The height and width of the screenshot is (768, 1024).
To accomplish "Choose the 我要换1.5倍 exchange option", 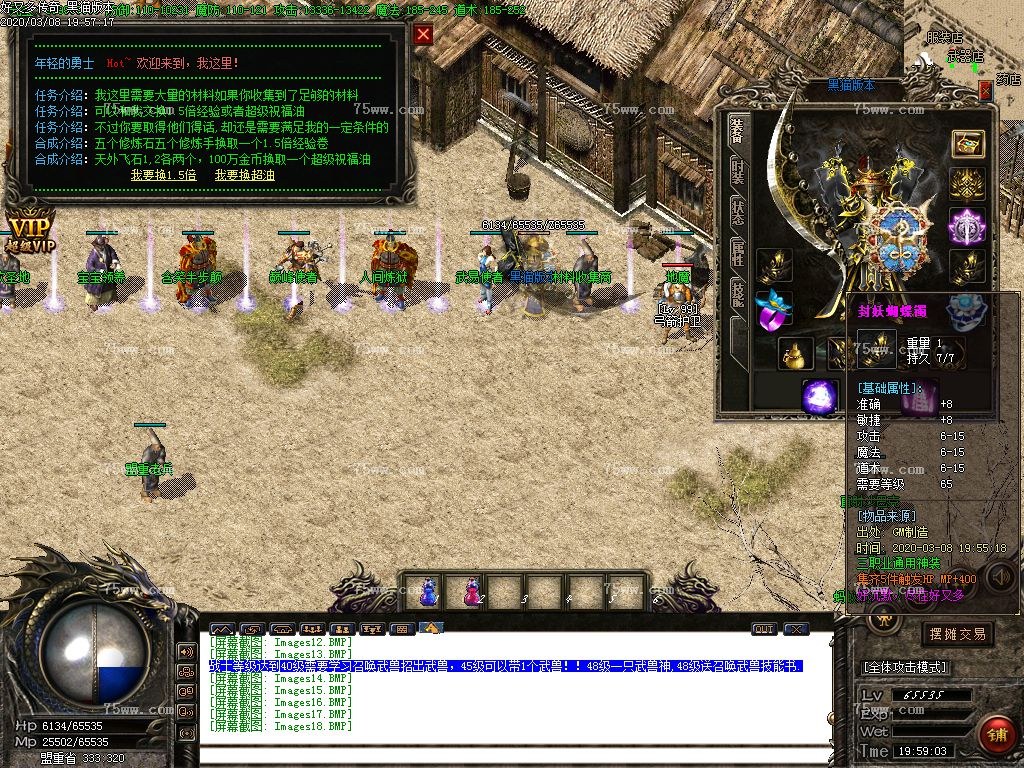I will [x=163, y=175].
